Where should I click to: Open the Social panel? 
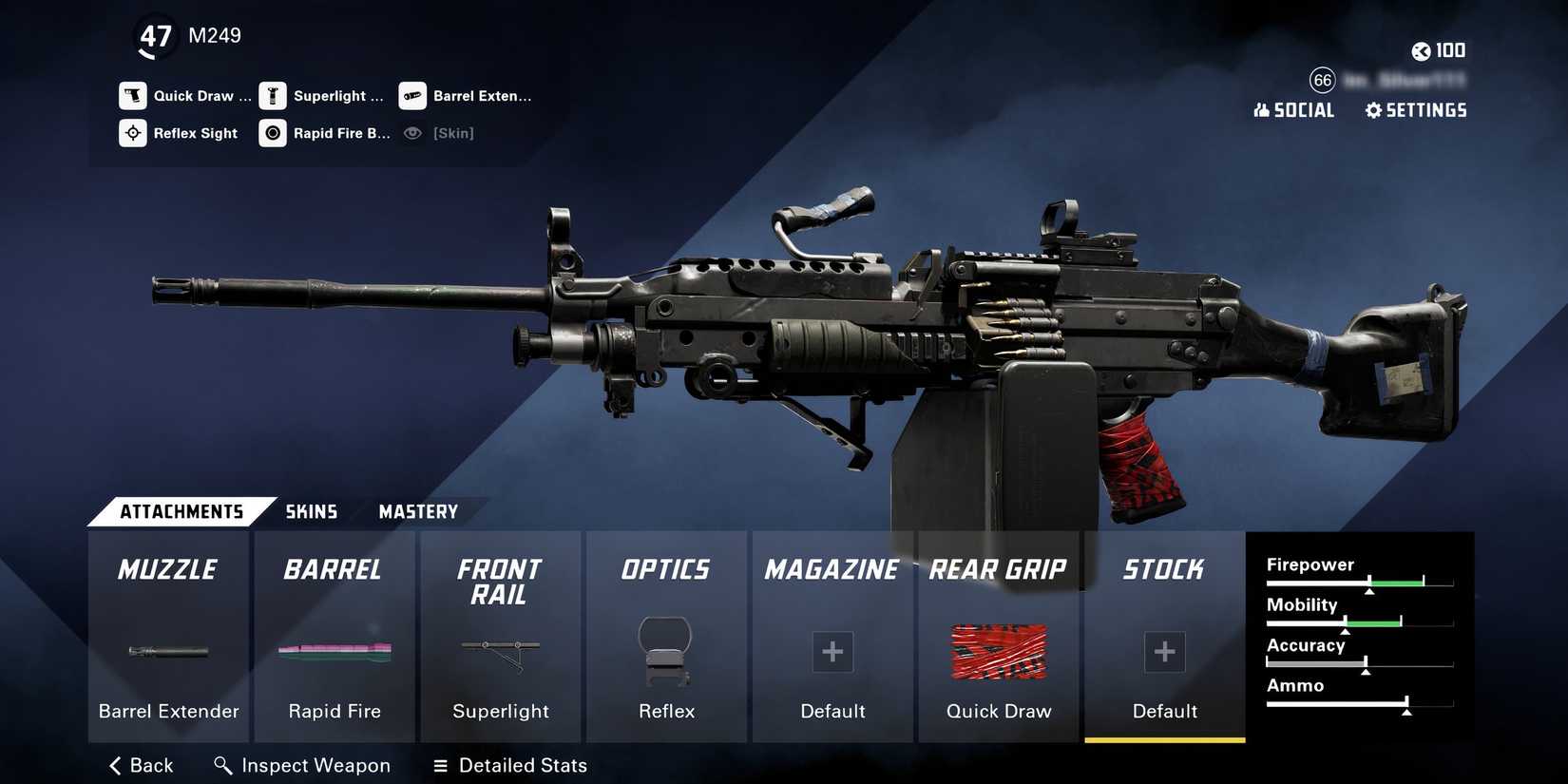tap(1293, 110)
